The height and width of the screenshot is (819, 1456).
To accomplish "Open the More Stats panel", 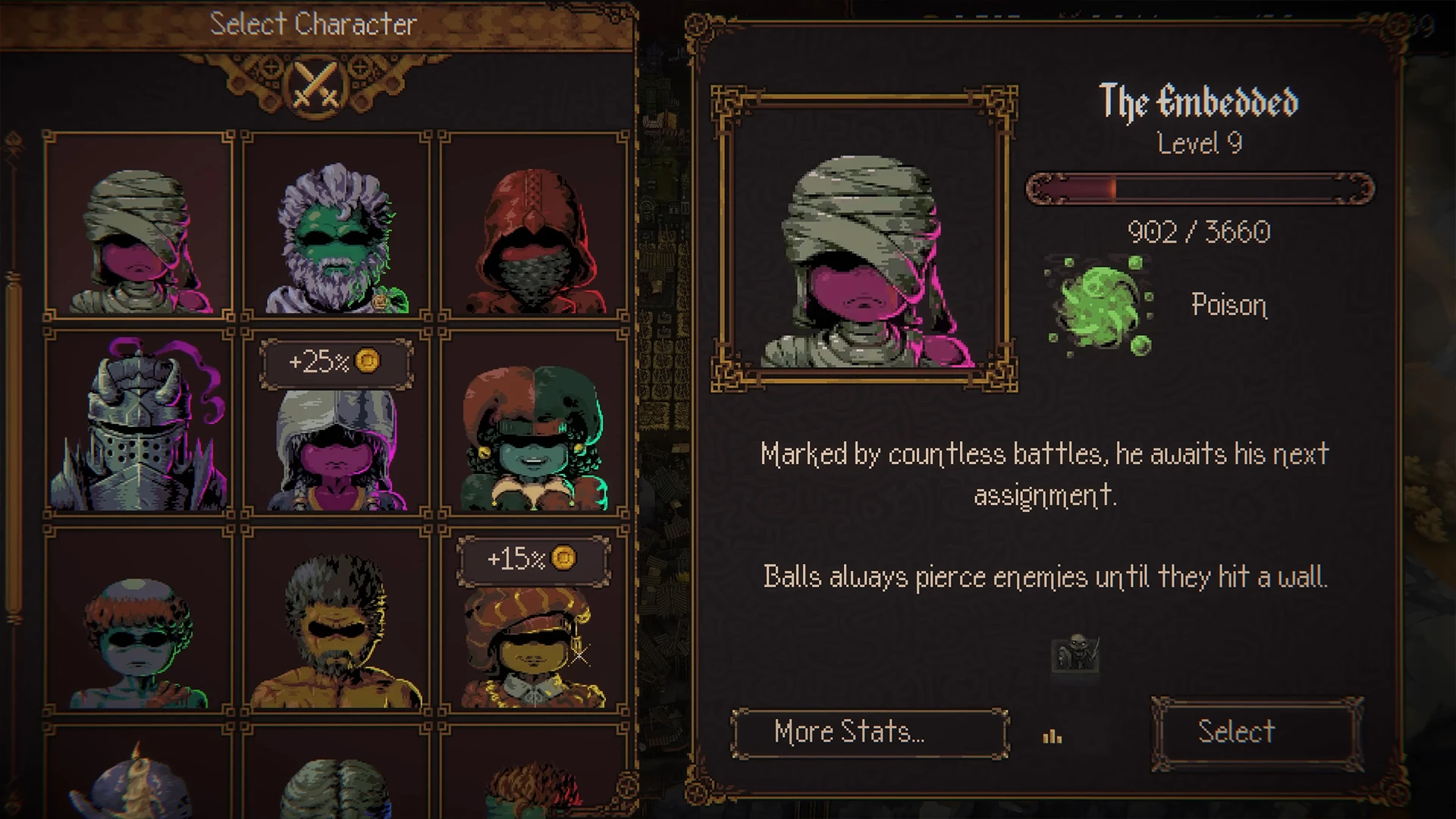I will pyautogui.click(x=869, y=733).
